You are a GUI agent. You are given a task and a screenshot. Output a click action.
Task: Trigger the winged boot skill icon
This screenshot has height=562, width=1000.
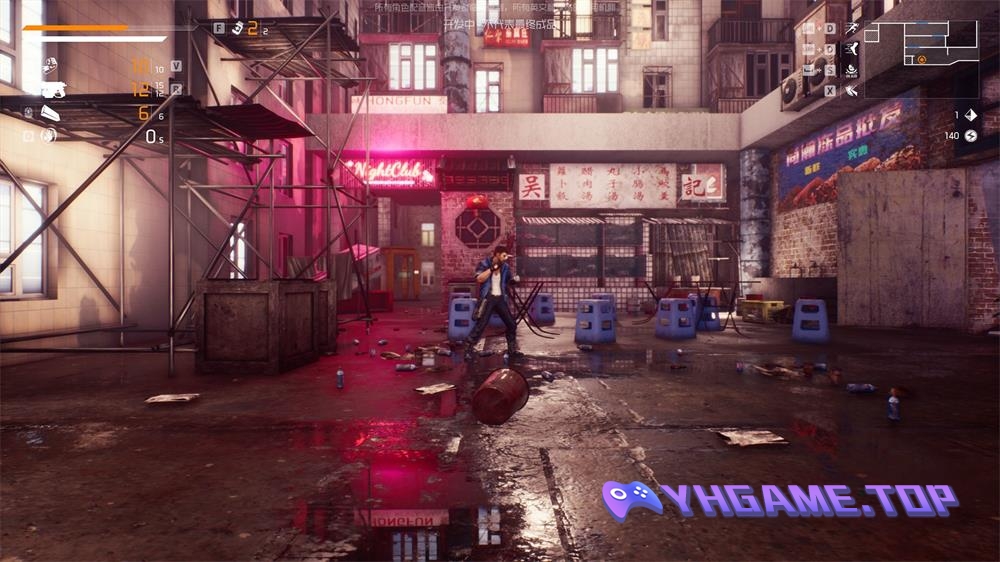coord(851,49)
